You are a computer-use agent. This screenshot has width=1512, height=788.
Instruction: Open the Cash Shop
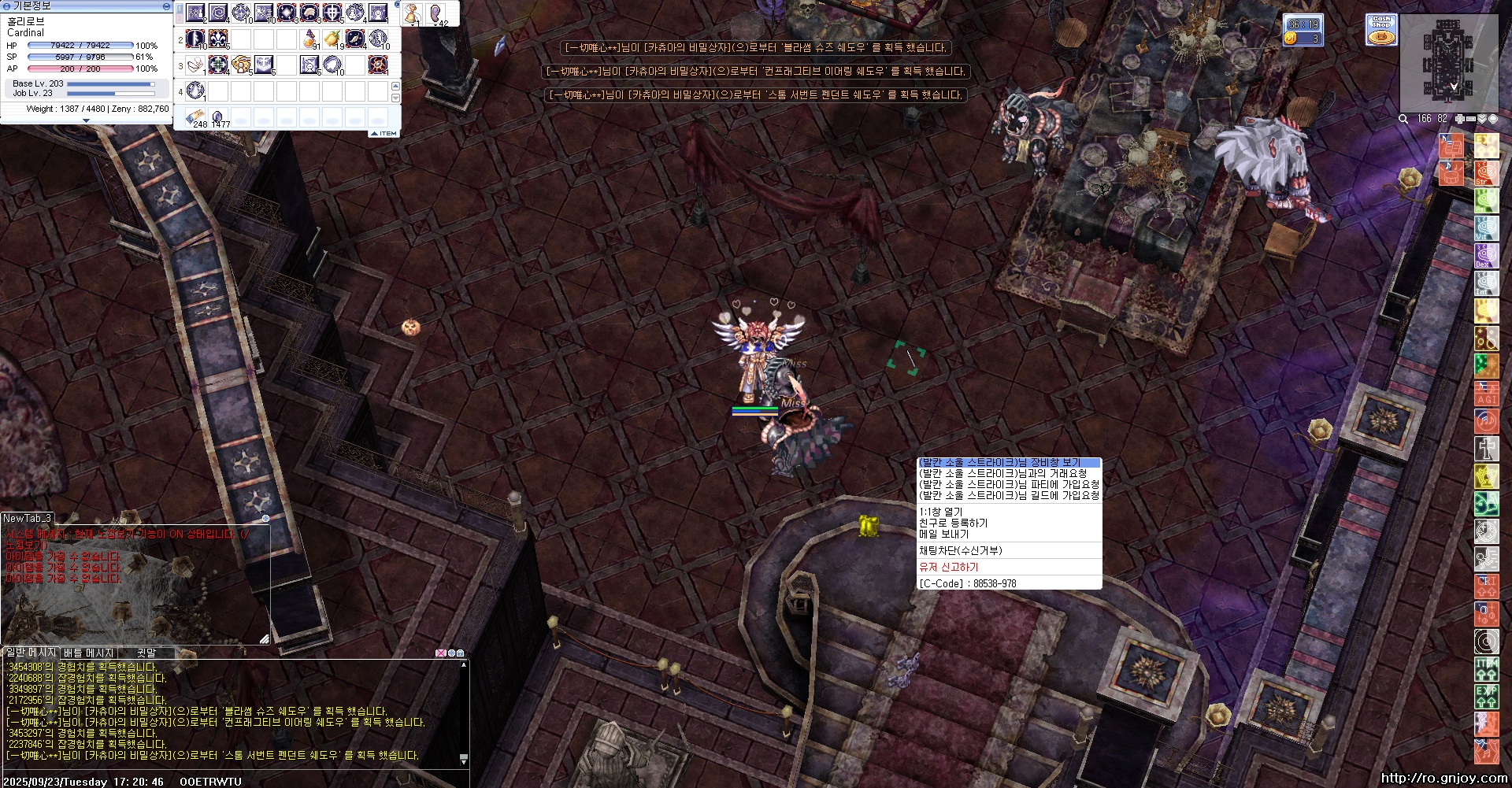pos(1381,30)
